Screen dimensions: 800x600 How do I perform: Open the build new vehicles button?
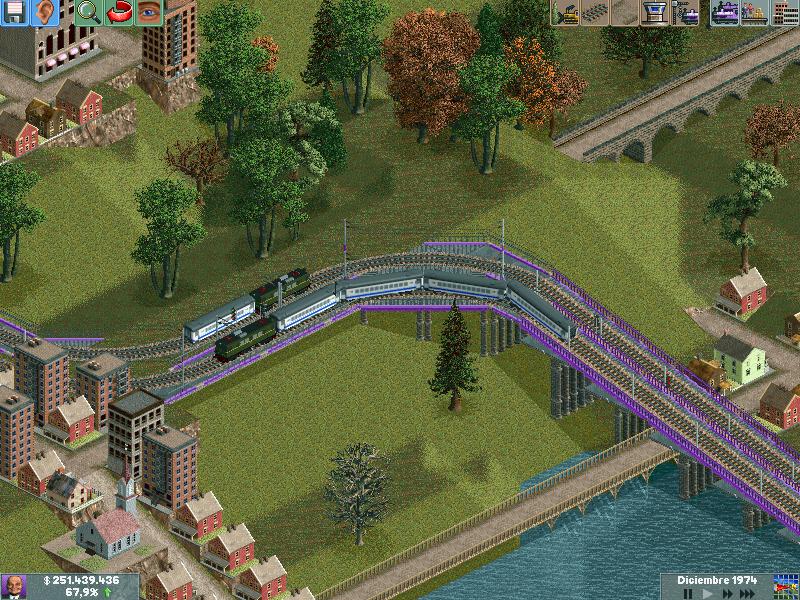point(686,13)
